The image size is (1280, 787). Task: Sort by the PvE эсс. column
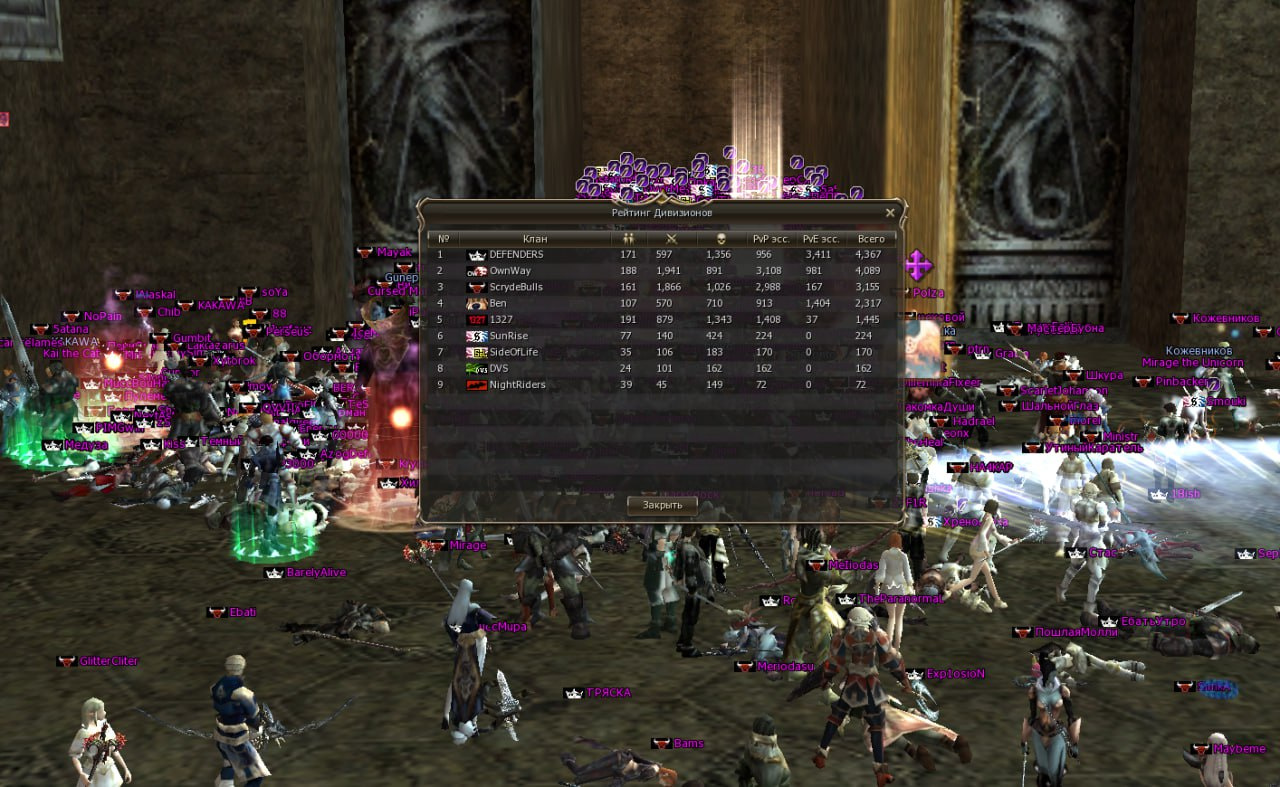click(820, 239)
